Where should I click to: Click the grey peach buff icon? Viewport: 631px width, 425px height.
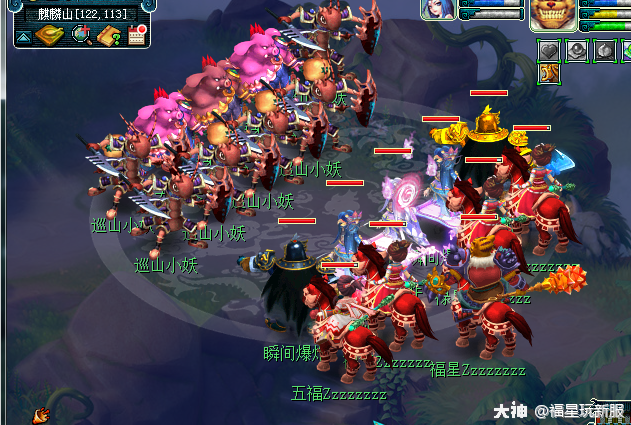pos(605,50)
